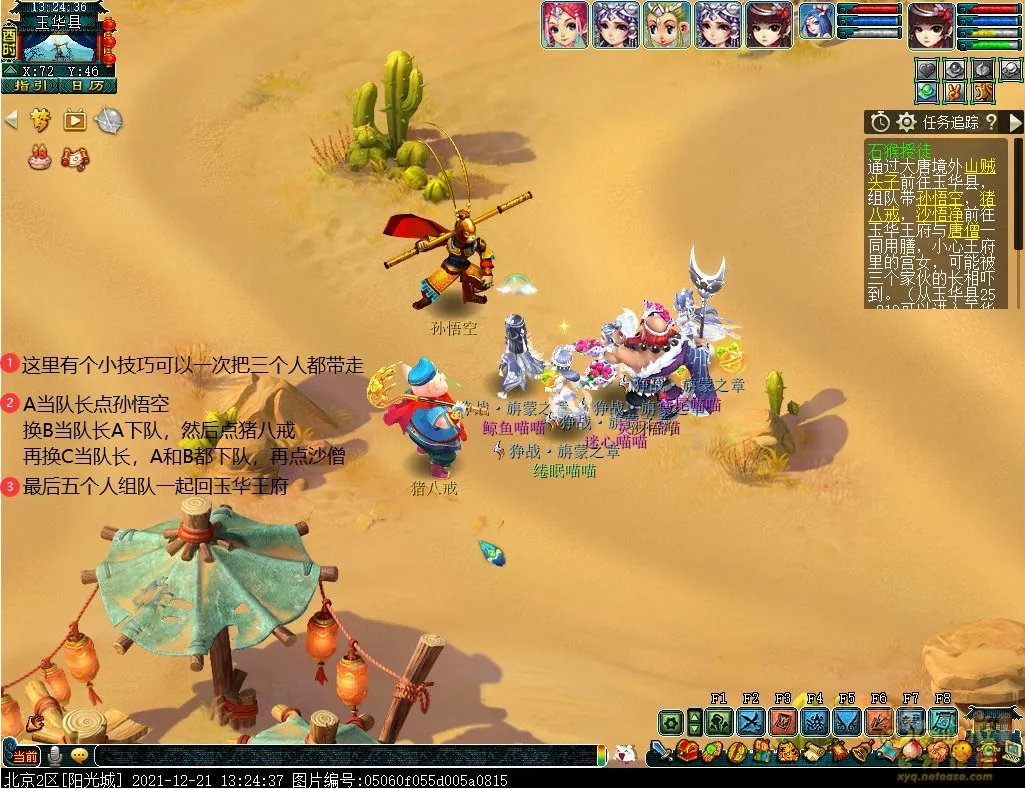Open the quest tracker settings gear

(906, 122)
